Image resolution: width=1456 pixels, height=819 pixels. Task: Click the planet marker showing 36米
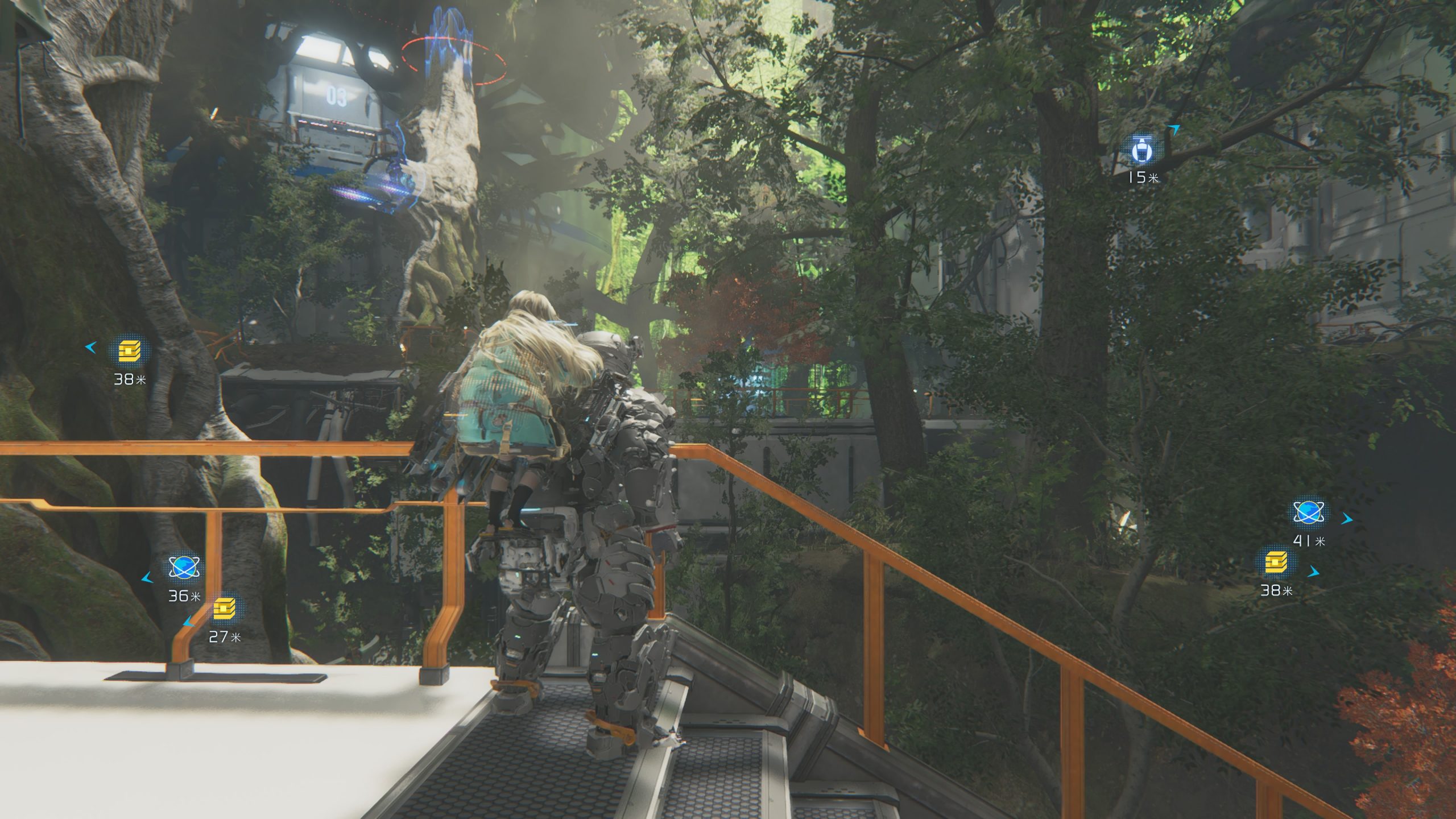pos(184,567)
